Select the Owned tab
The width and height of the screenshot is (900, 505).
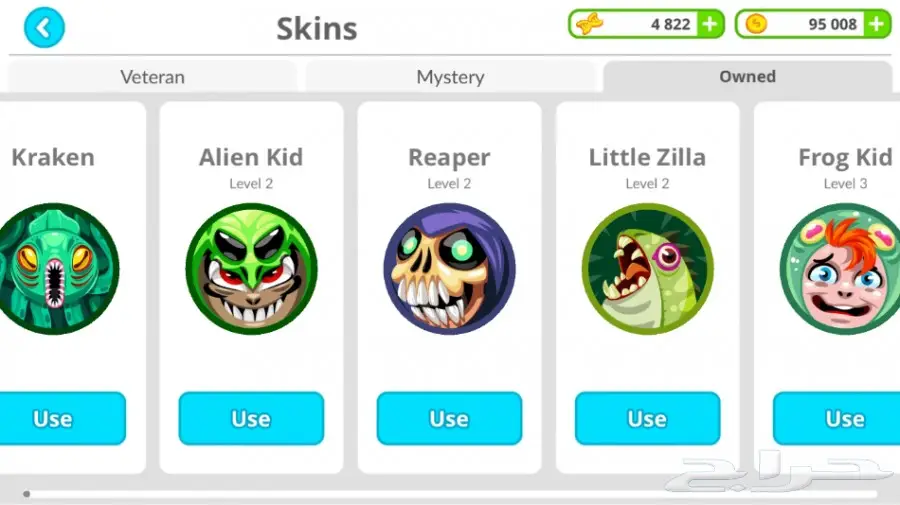(x=747, y=77)
